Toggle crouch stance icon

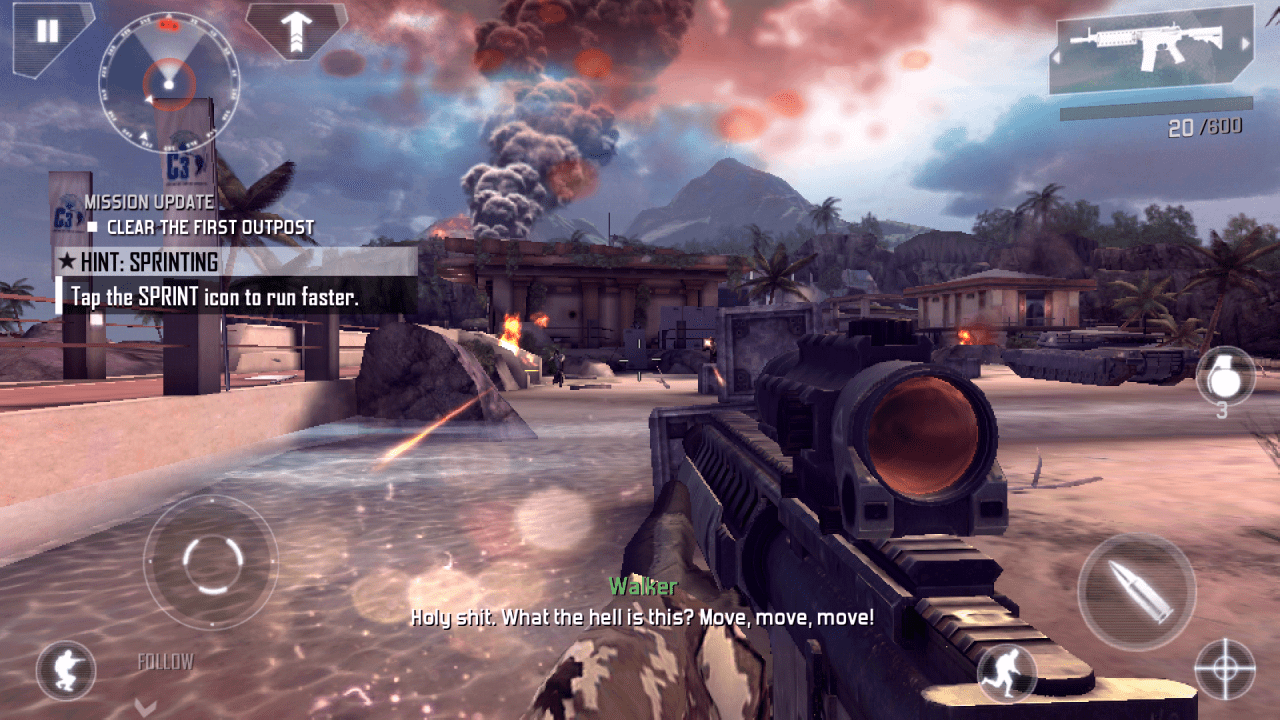click(66, 671)
